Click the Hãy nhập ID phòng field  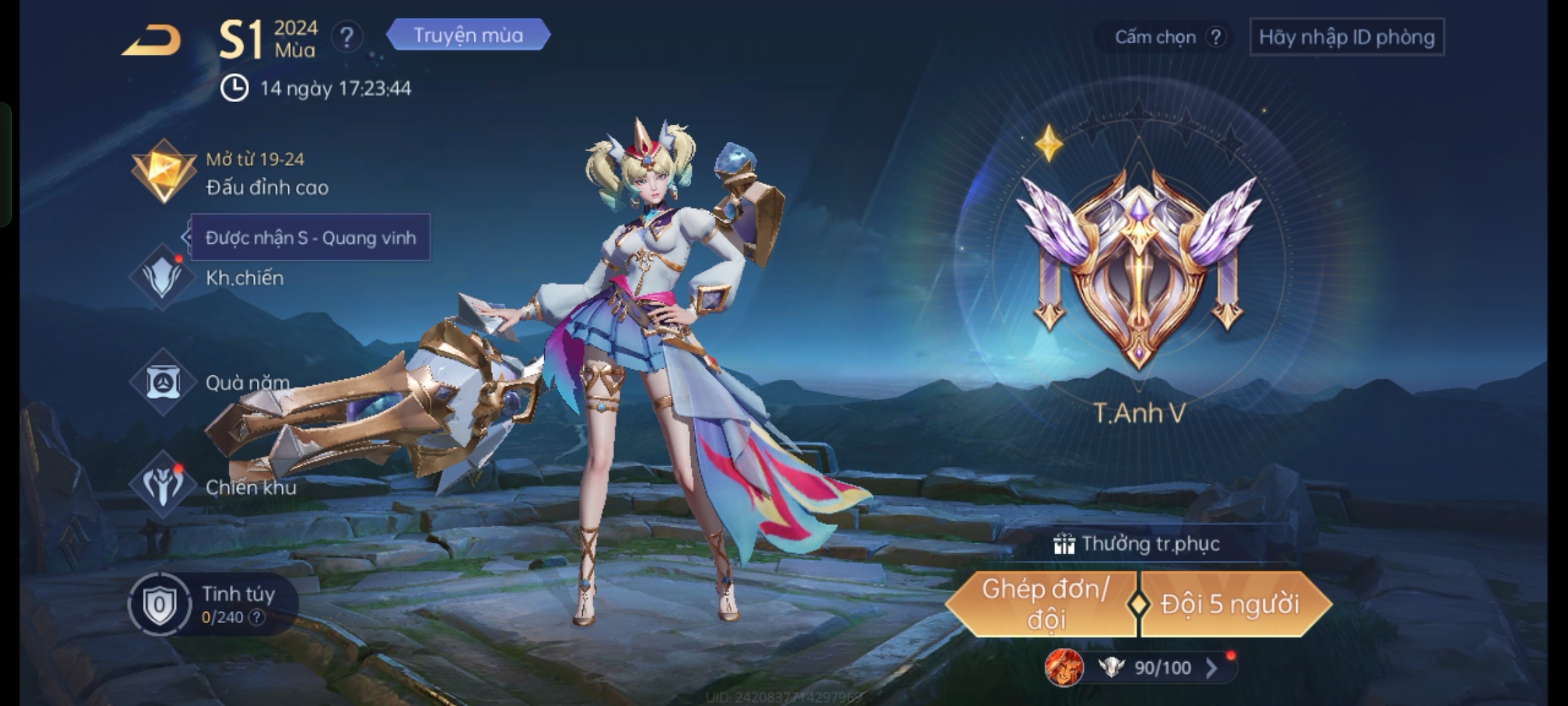(1347, 37)
